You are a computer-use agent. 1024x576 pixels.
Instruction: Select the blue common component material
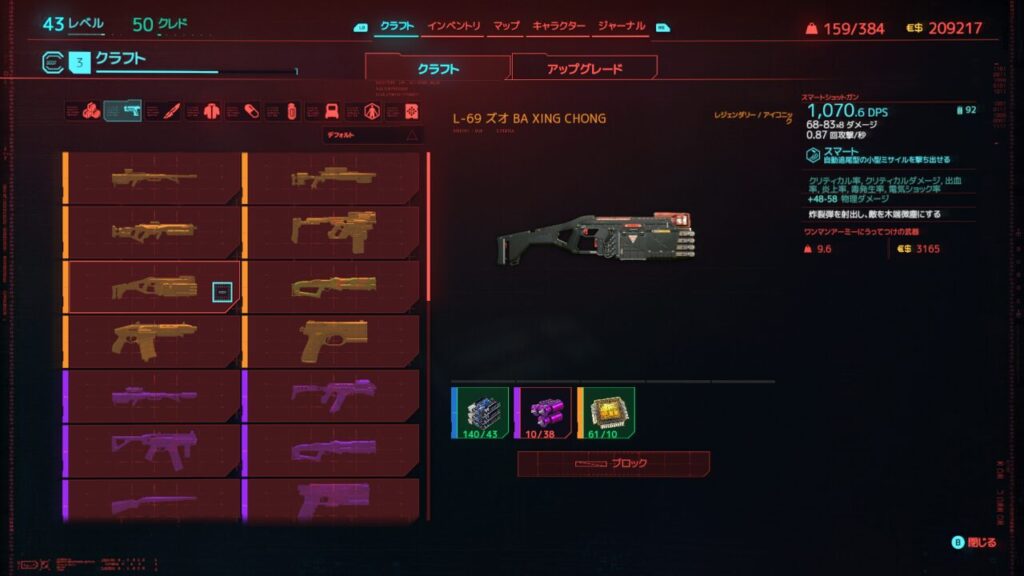coord(481,411)
